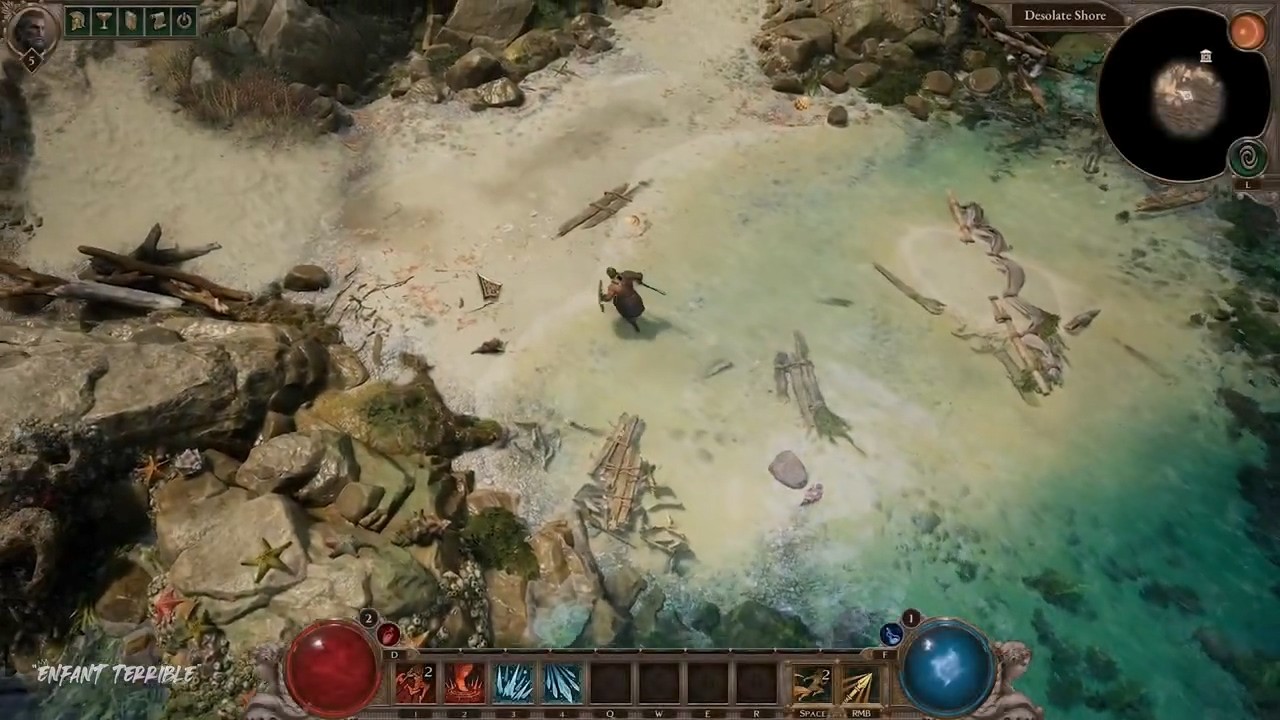Use the blue mana potion flask
Image resolution: width=1280 pixels, height=720 pixels.
click(892, 634)
